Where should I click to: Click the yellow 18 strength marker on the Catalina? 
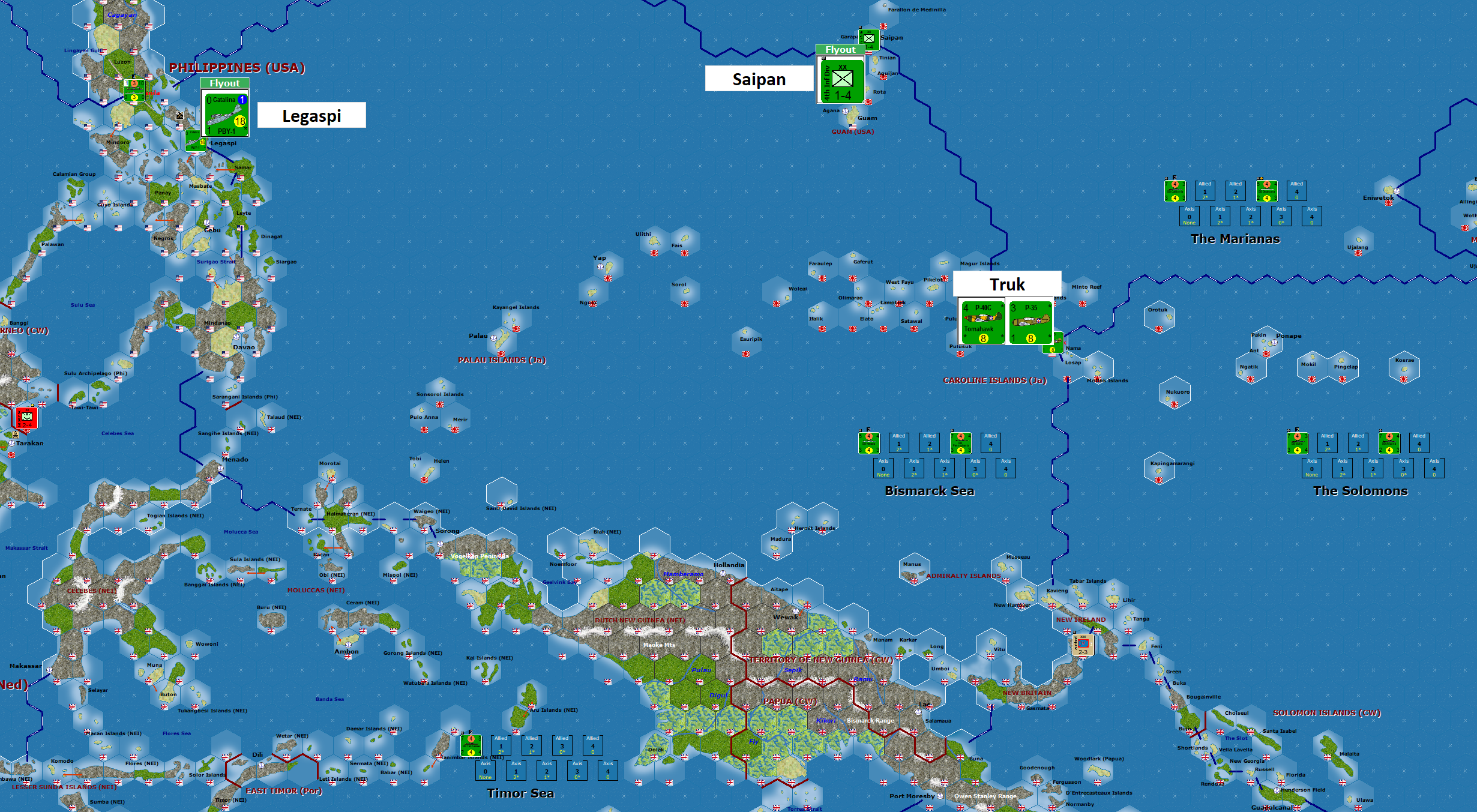(239, 122)
